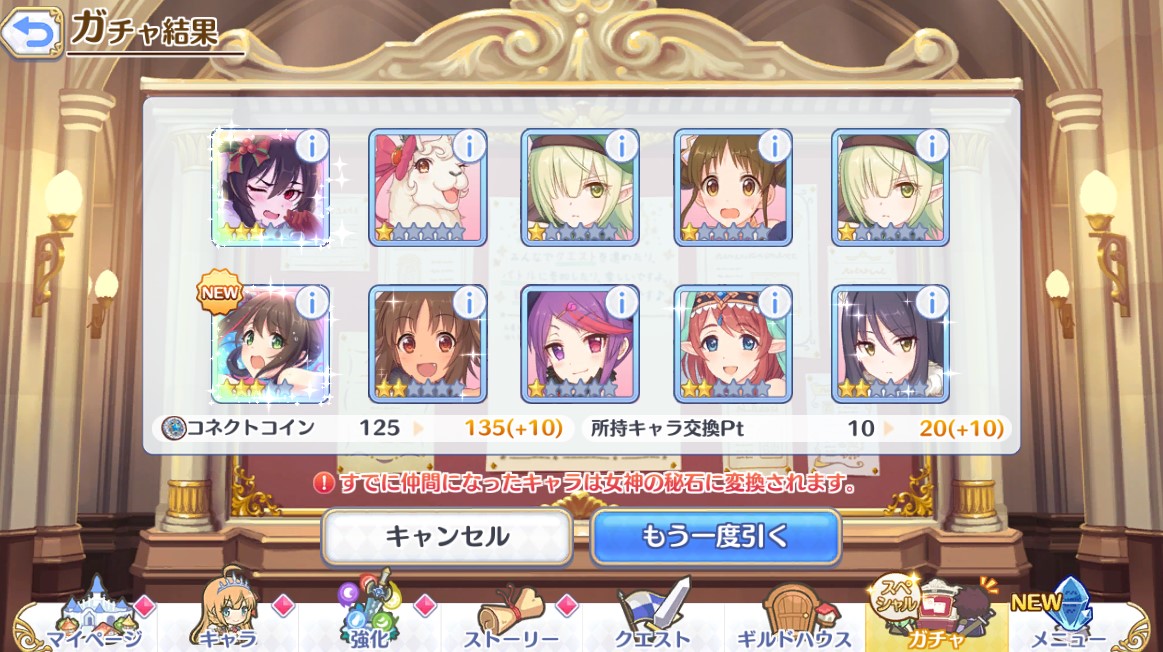The width and height of the screenshot is (1163, 652).
Task: Open the ギルドハウス tab
Action: pos(794,617)
